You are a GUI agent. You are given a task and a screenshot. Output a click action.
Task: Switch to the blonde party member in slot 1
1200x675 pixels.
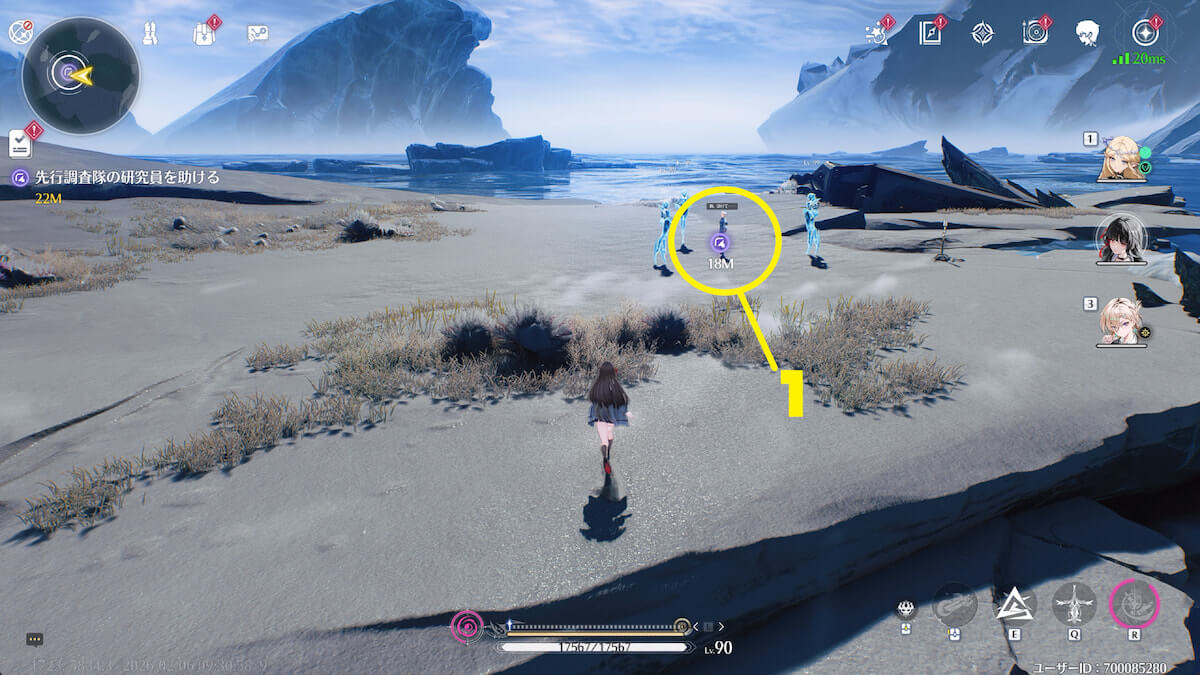click(x=1121, y=158)
